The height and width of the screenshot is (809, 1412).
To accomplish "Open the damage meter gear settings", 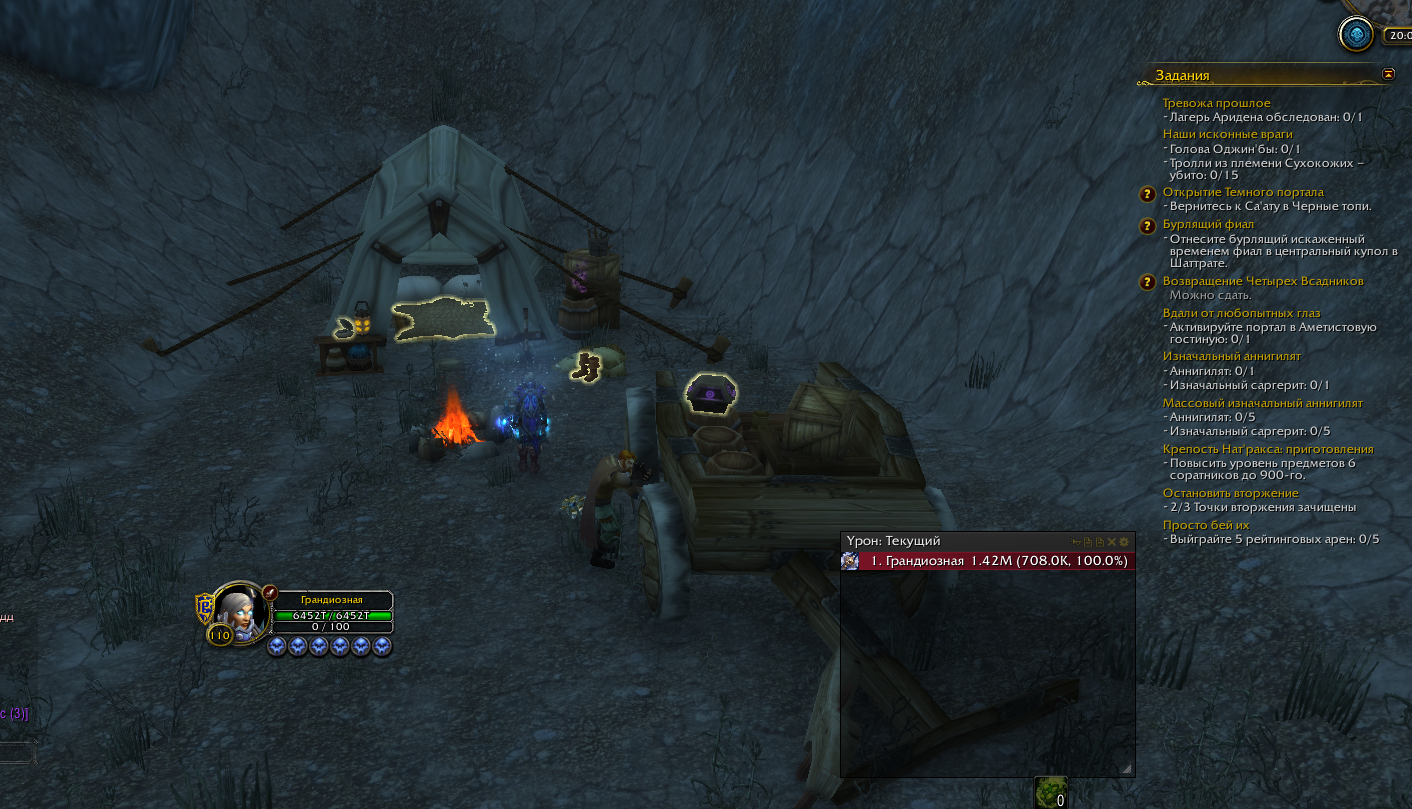I will (1123, 541).
